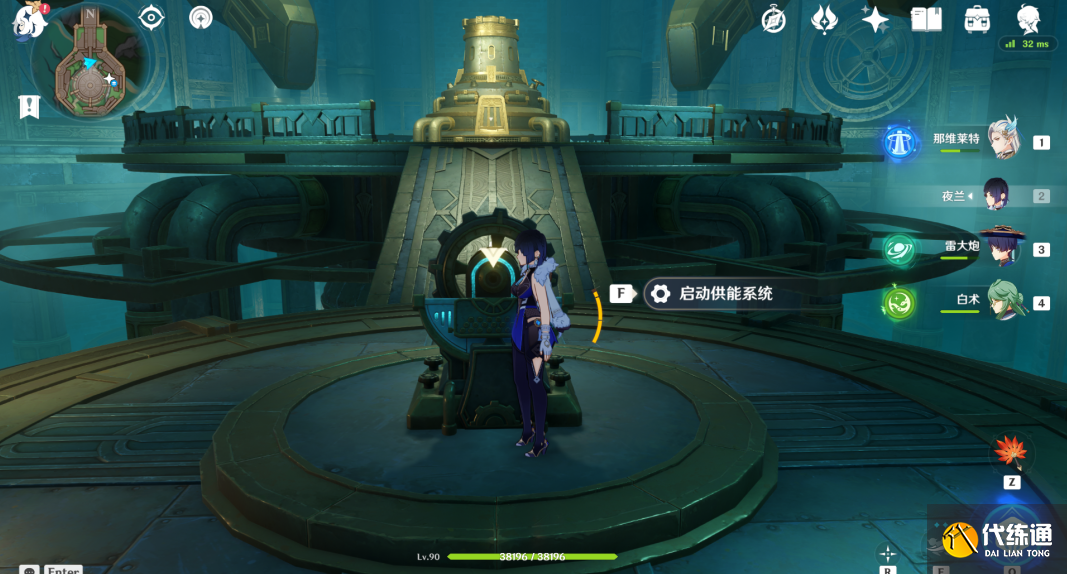Switch to party member 那维莱特
Screen dimensions: 1067x574
tap(1001, 140)
